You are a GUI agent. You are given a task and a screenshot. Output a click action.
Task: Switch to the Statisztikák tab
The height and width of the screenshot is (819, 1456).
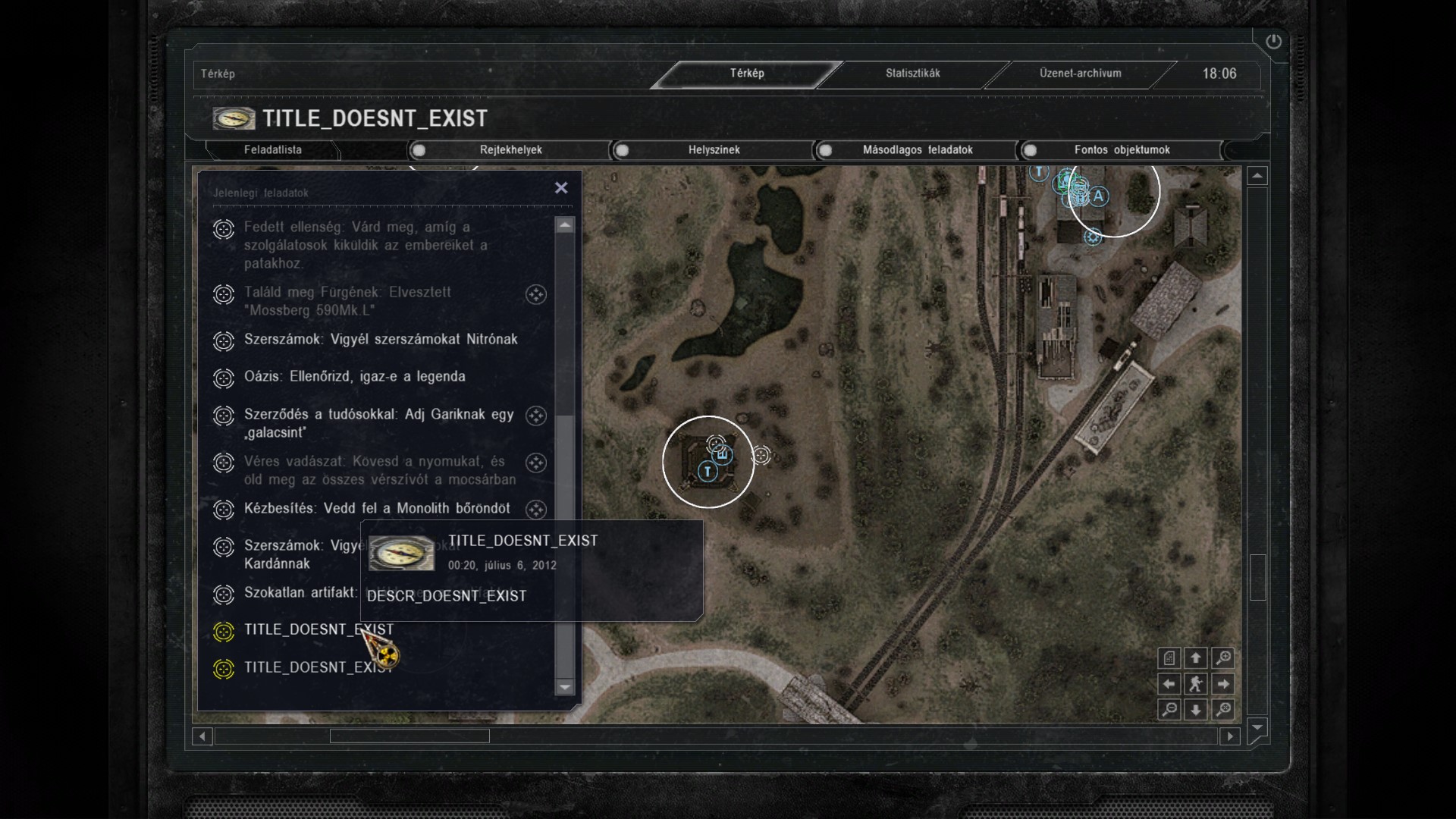tap(912, 74)
